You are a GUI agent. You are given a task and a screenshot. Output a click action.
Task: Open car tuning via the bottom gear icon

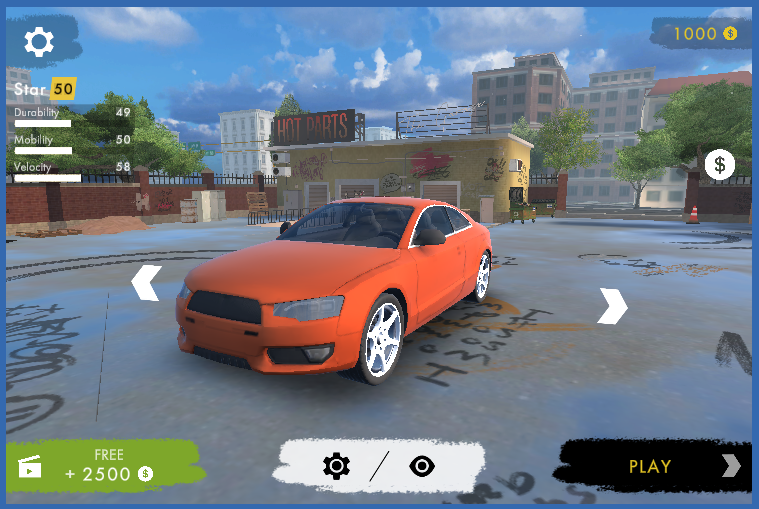click(x=336, y=466)
